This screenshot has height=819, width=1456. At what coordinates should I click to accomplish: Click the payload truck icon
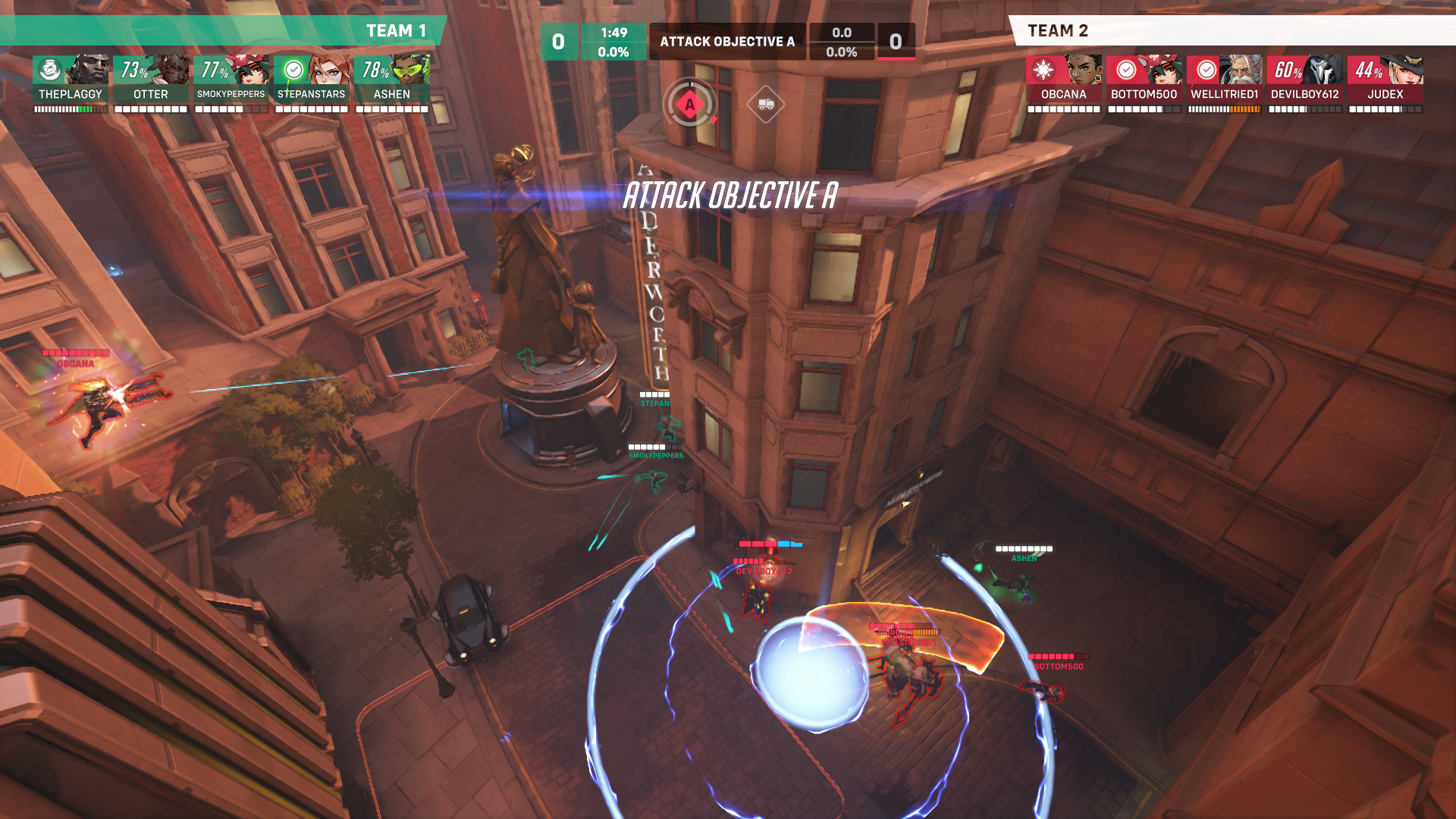[x=766, y=104]
